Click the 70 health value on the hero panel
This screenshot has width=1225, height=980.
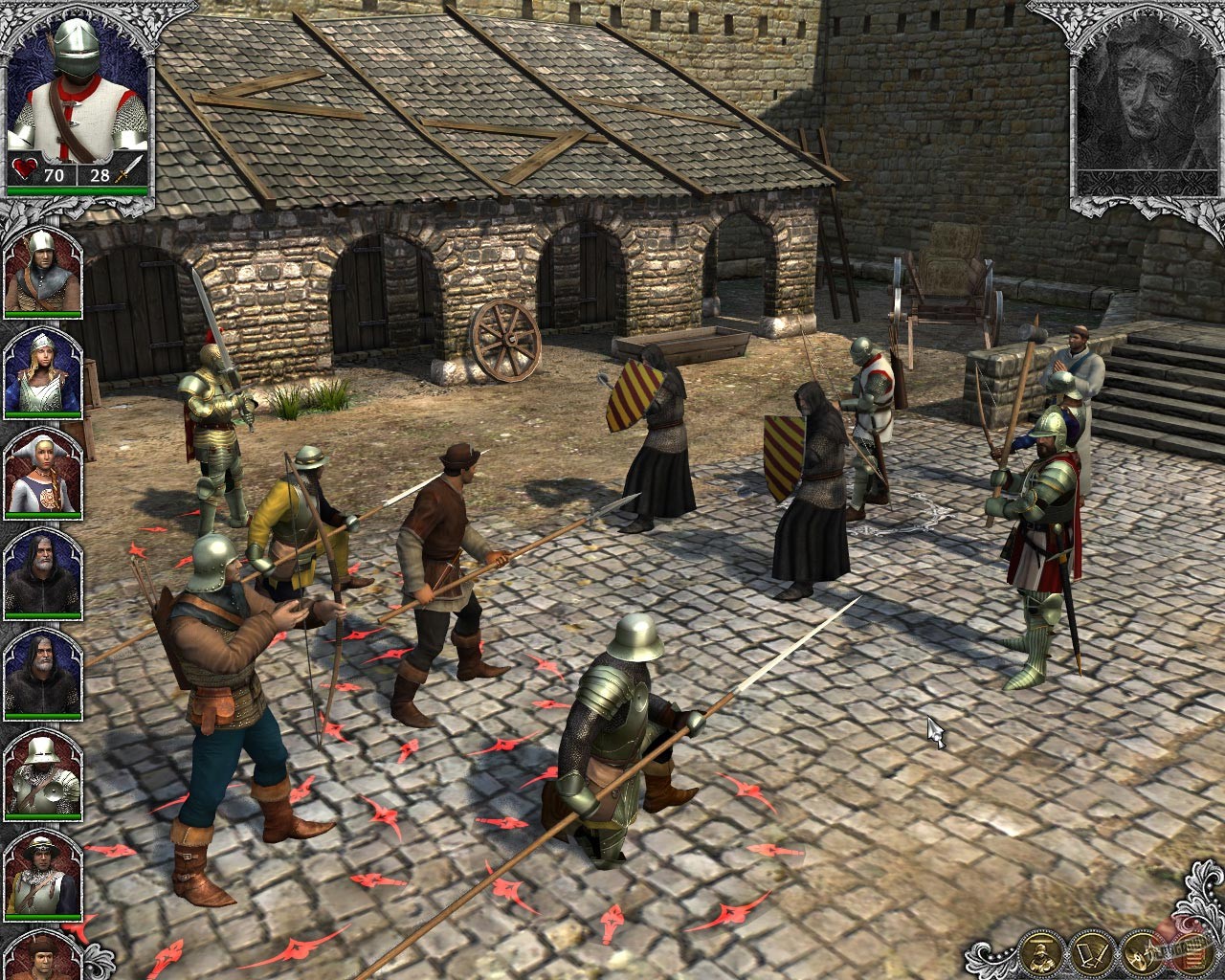click(x=54, y=175)
